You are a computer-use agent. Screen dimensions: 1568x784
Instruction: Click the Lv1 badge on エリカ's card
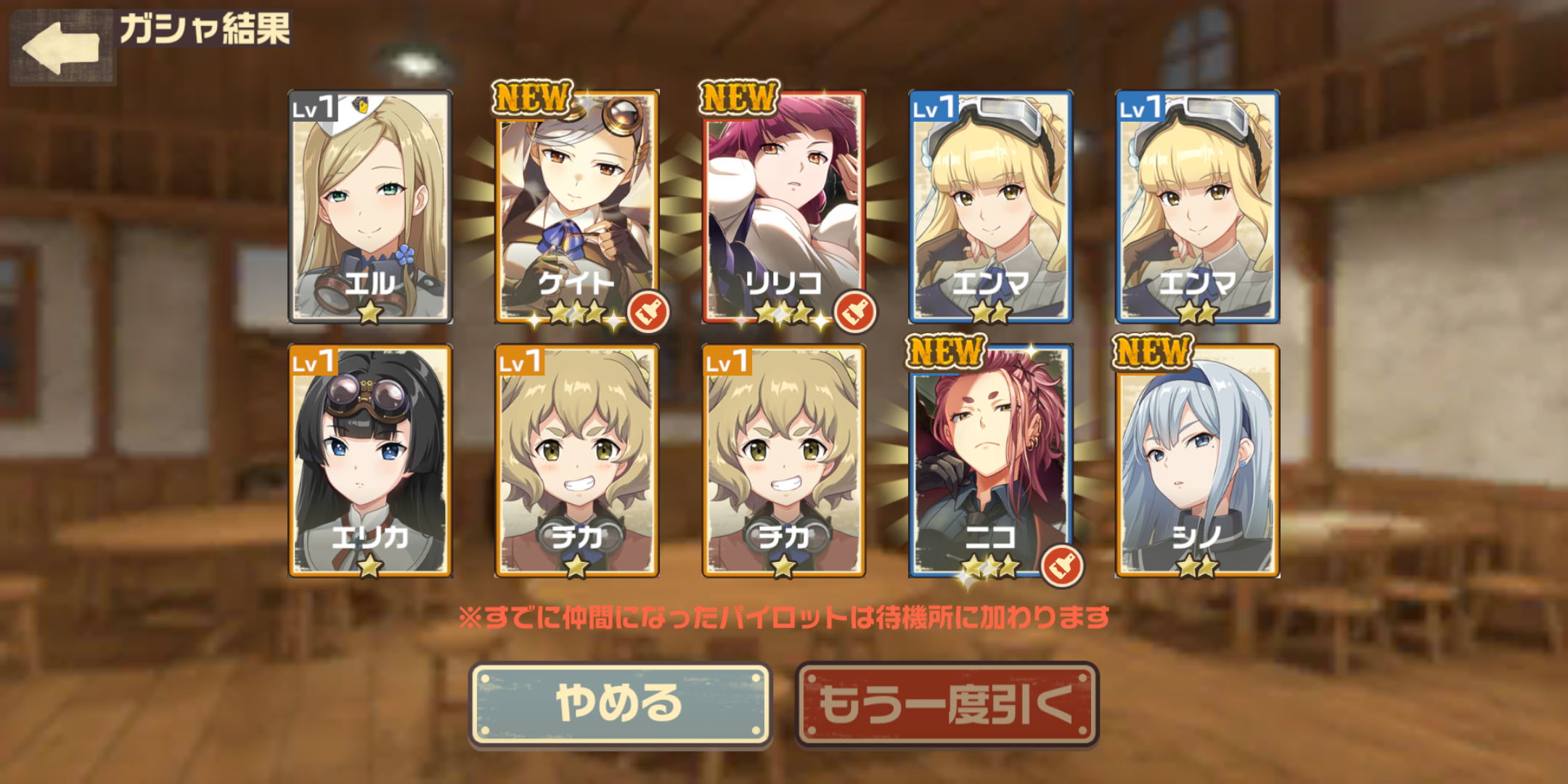tap(312, 359)
